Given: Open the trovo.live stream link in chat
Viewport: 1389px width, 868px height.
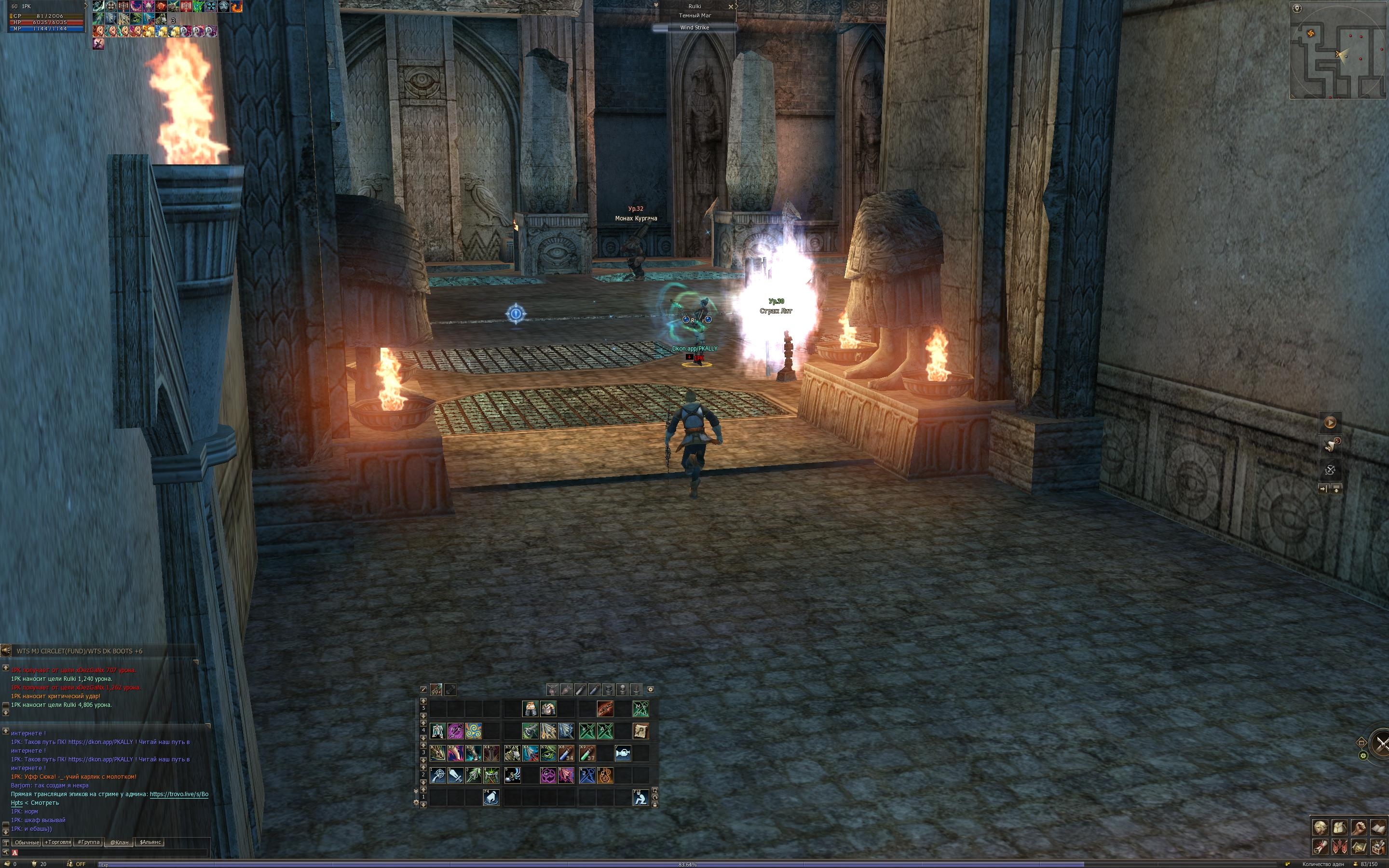Looking at the screenshot, I should click(179, 795).
